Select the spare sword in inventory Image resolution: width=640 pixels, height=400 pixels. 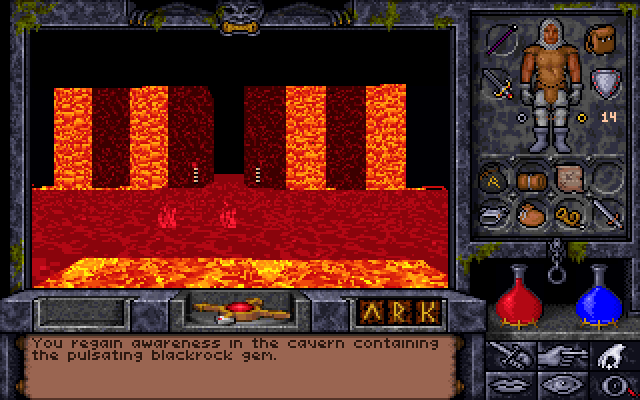[x=604, y=212]
